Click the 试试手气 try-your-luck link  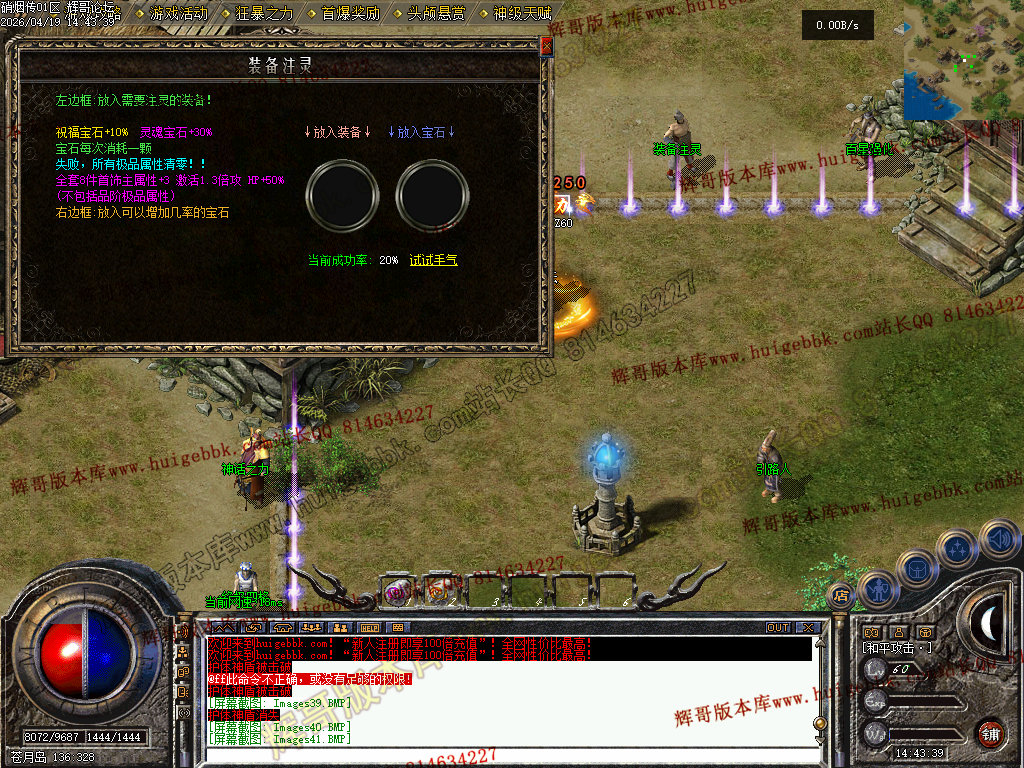pyautogui.click(x=433, y=260)
